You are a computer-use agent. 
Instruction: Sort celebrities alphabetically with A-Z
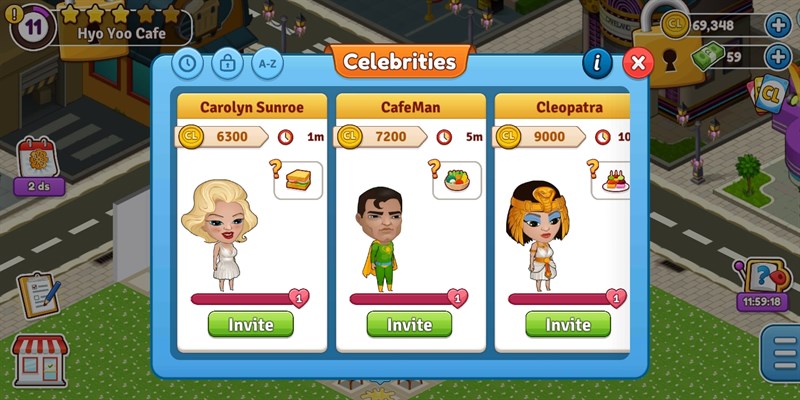point(266,63)
